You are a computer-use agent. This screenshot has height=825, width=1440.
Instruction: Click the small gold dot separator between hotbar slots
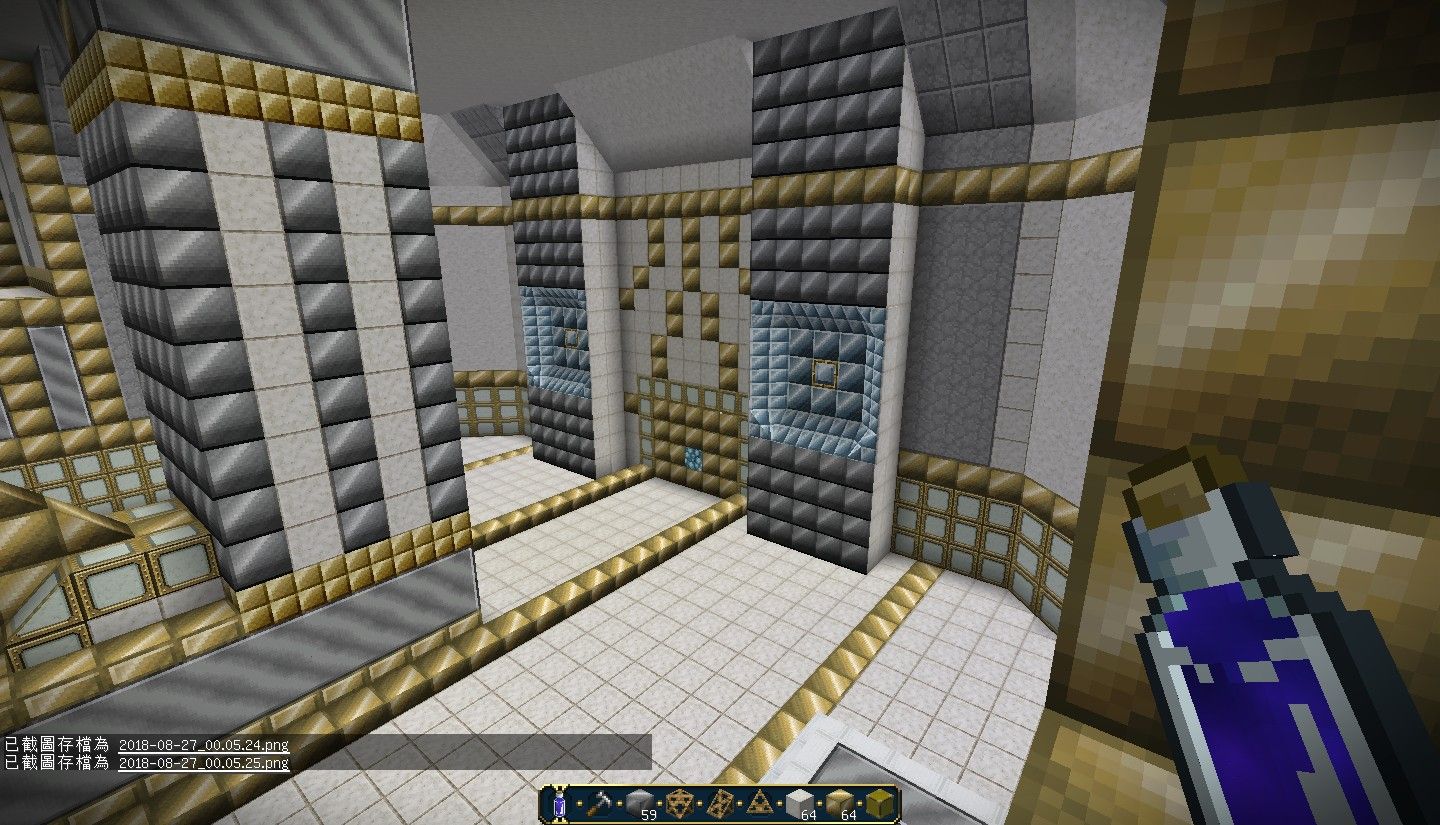pyautogui.click(x=579, y=803)
